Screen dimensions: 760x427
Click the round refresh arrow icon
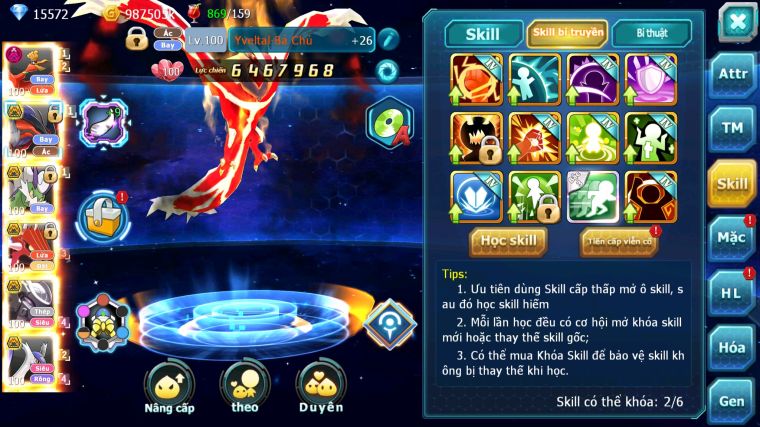click(x=386, y=70)
